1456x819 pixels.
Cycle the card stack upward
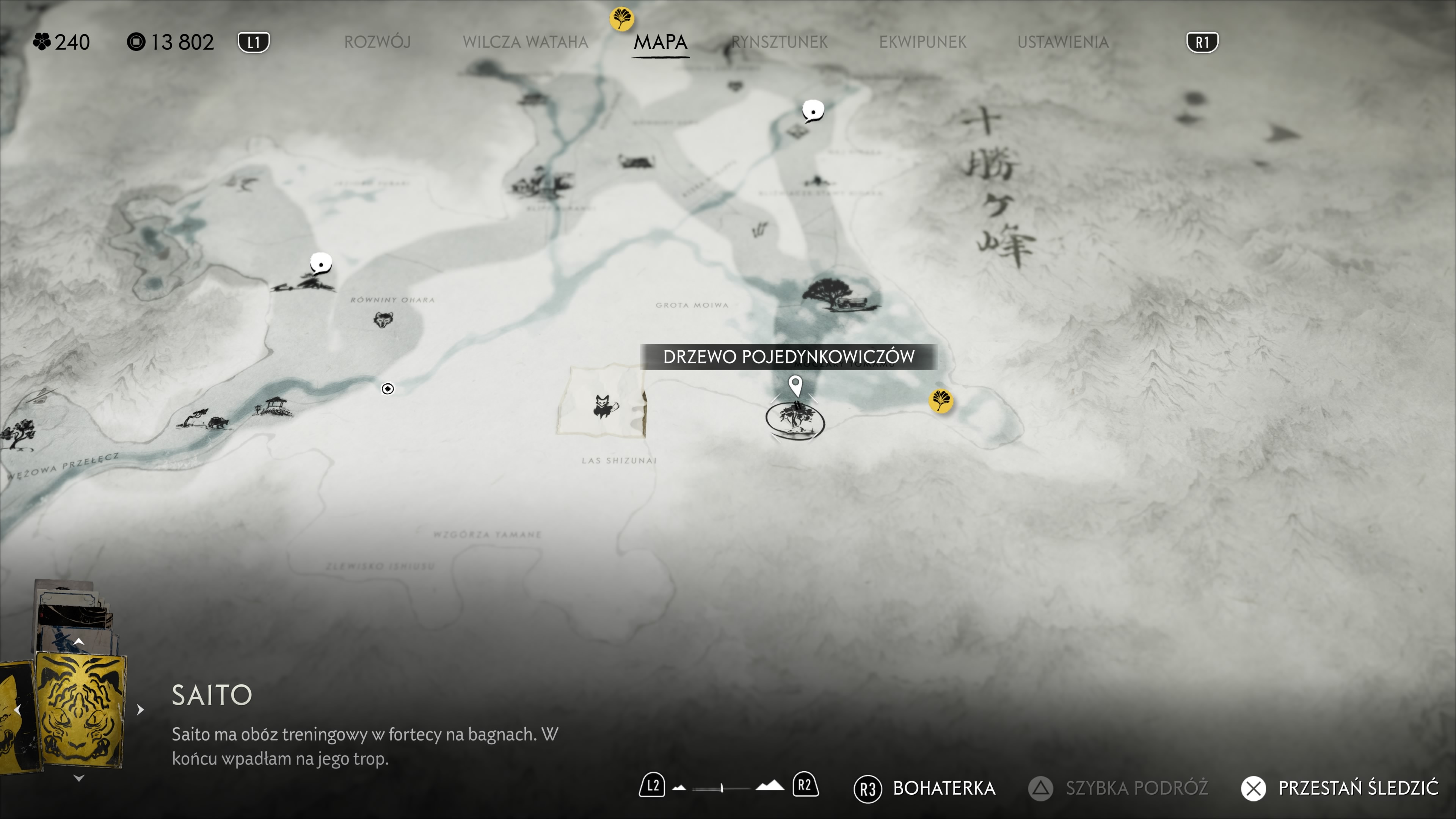point(78,642)
